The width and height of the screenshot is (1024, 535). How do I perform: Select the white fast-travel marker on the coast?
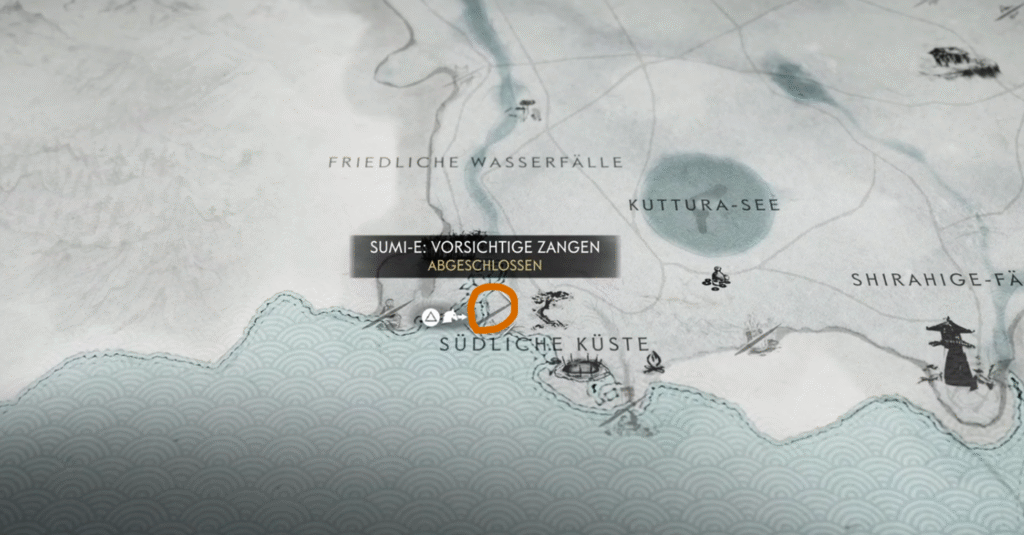click(x=430, y=318)
